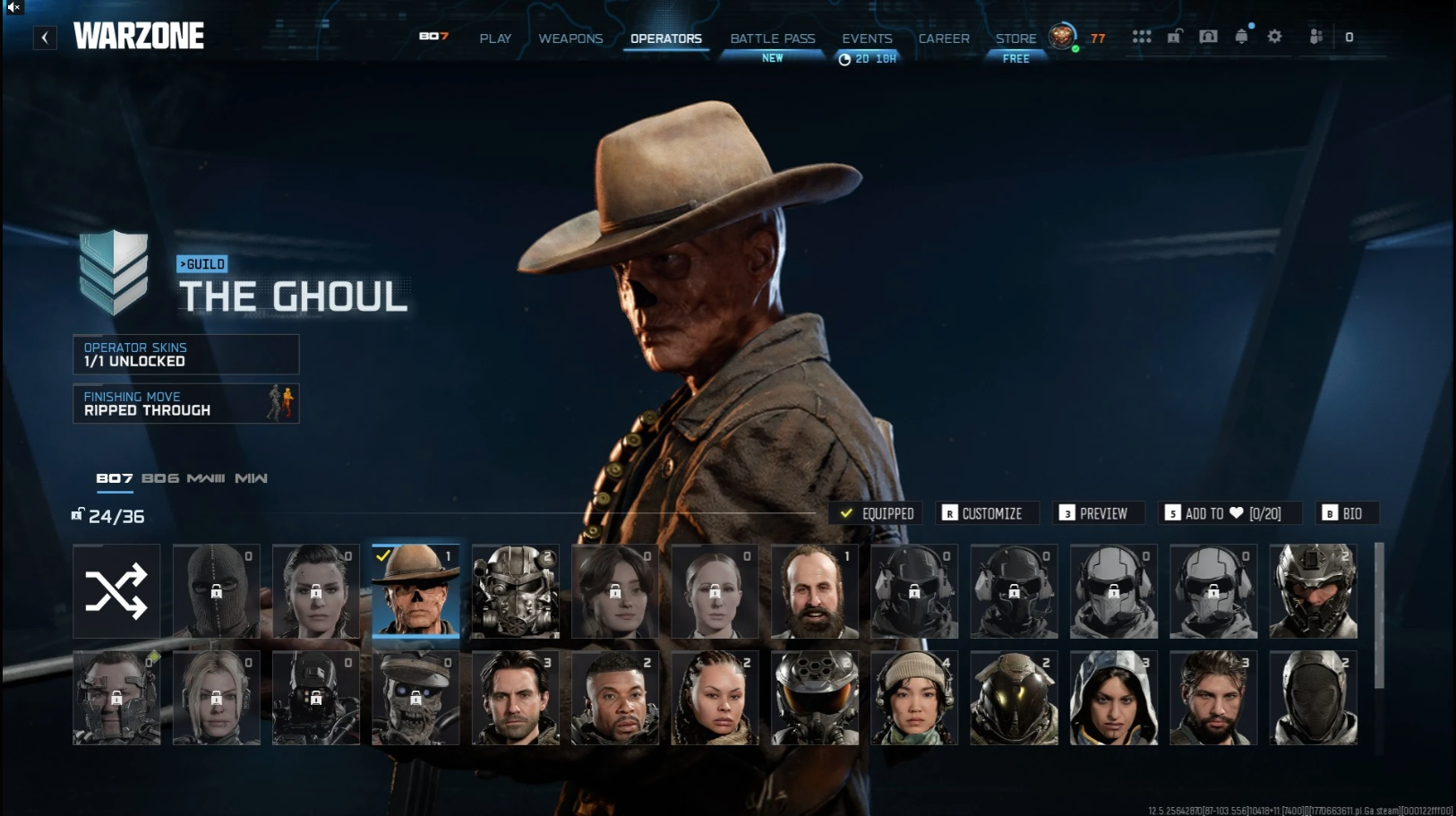This screenshot has height=816, width=1456.
Task: Open the Play tab
Action: click(495, 39)
